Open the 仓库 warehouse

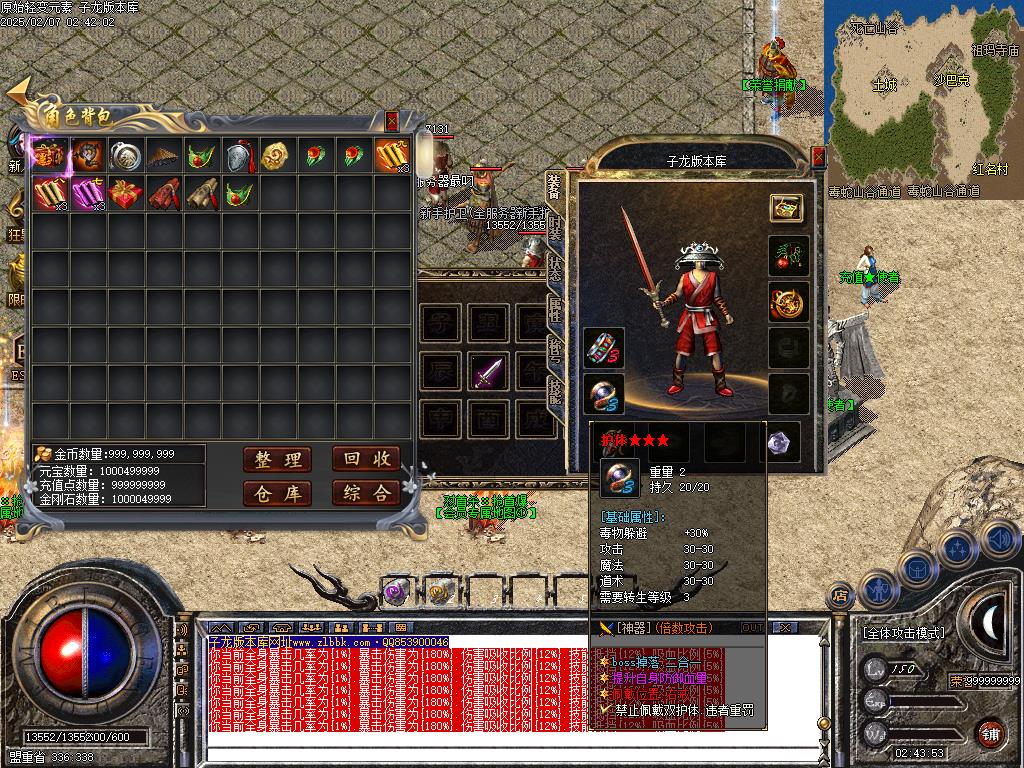click(277, 493)
